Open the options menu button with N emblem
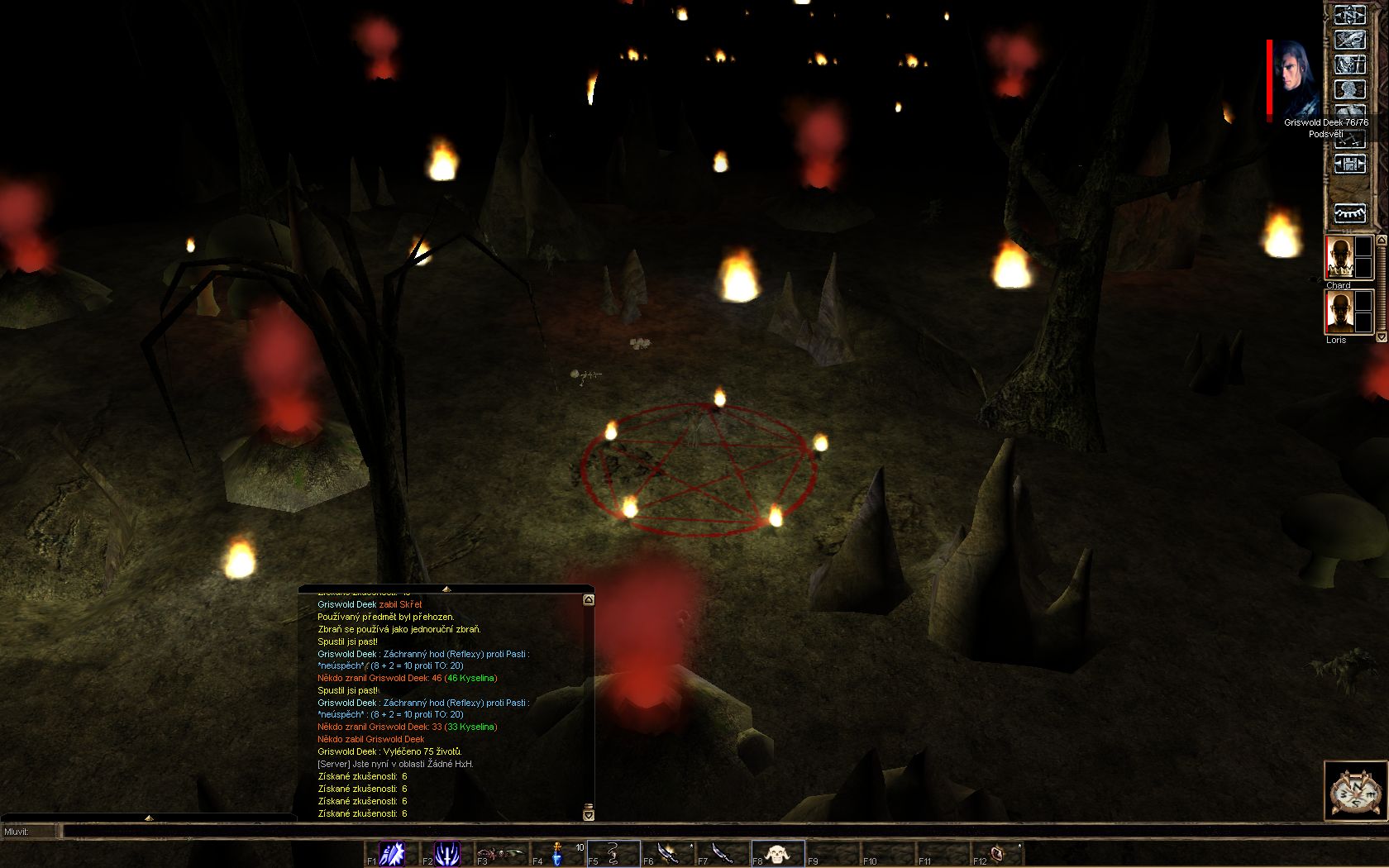1389x868 pixels. point(1350,15)
